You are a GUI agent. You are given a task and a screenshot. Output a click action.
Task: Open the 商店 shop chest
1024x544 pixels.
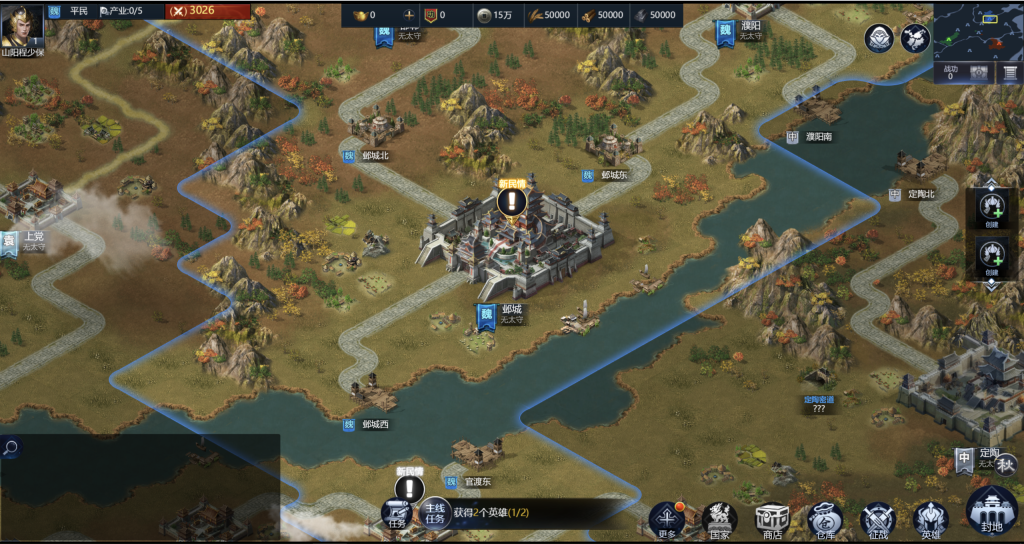coord(772,519)
